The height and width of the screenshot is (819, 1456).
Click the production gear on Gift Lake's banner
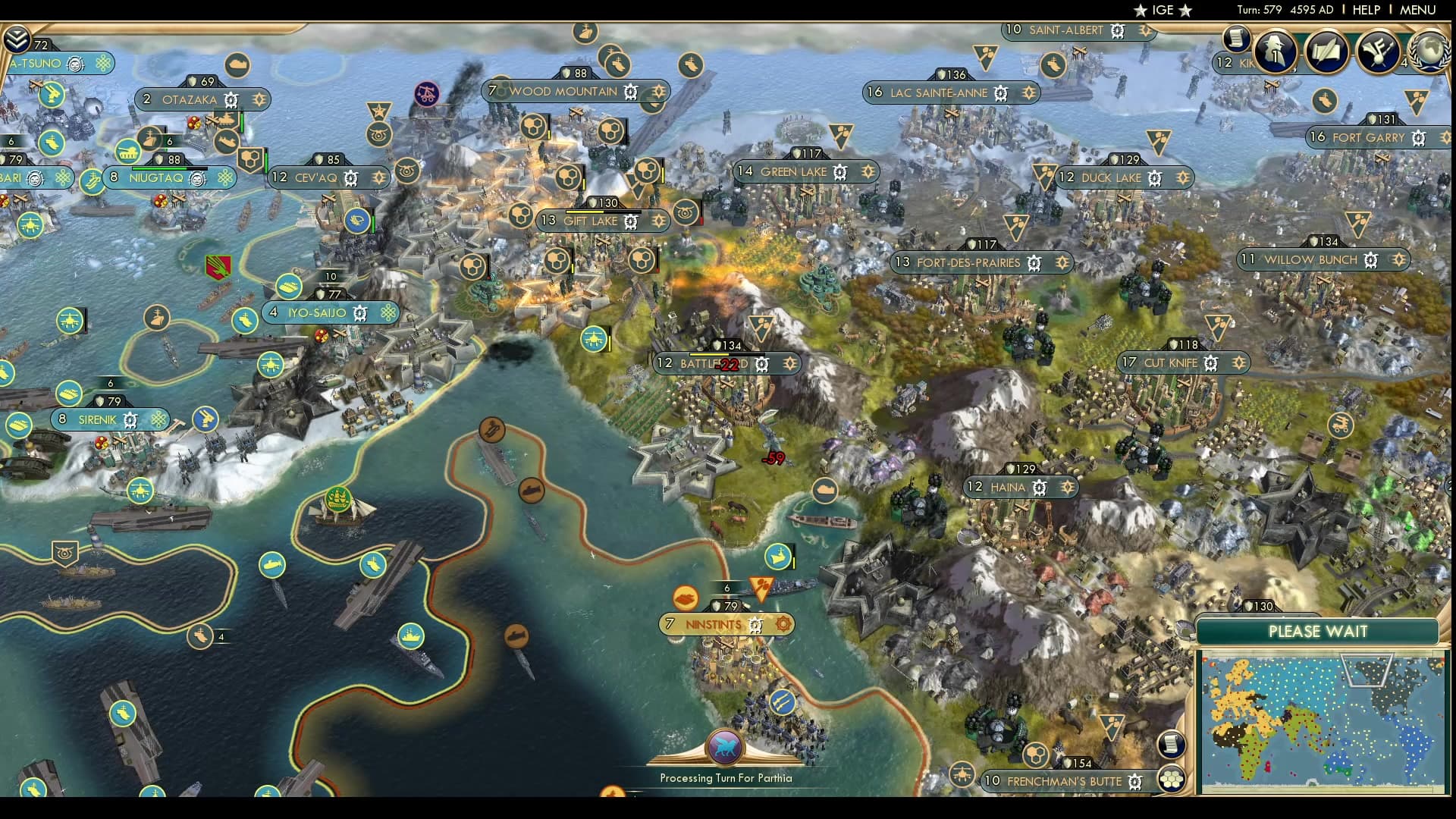(x=630, y=221)
